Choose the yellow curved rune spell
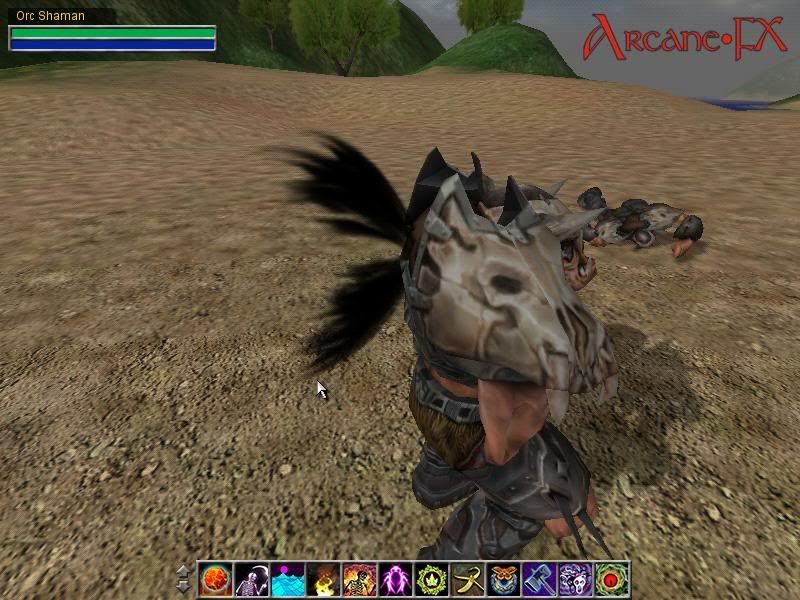This screenshot has height=600, width=800. [467, 579]
